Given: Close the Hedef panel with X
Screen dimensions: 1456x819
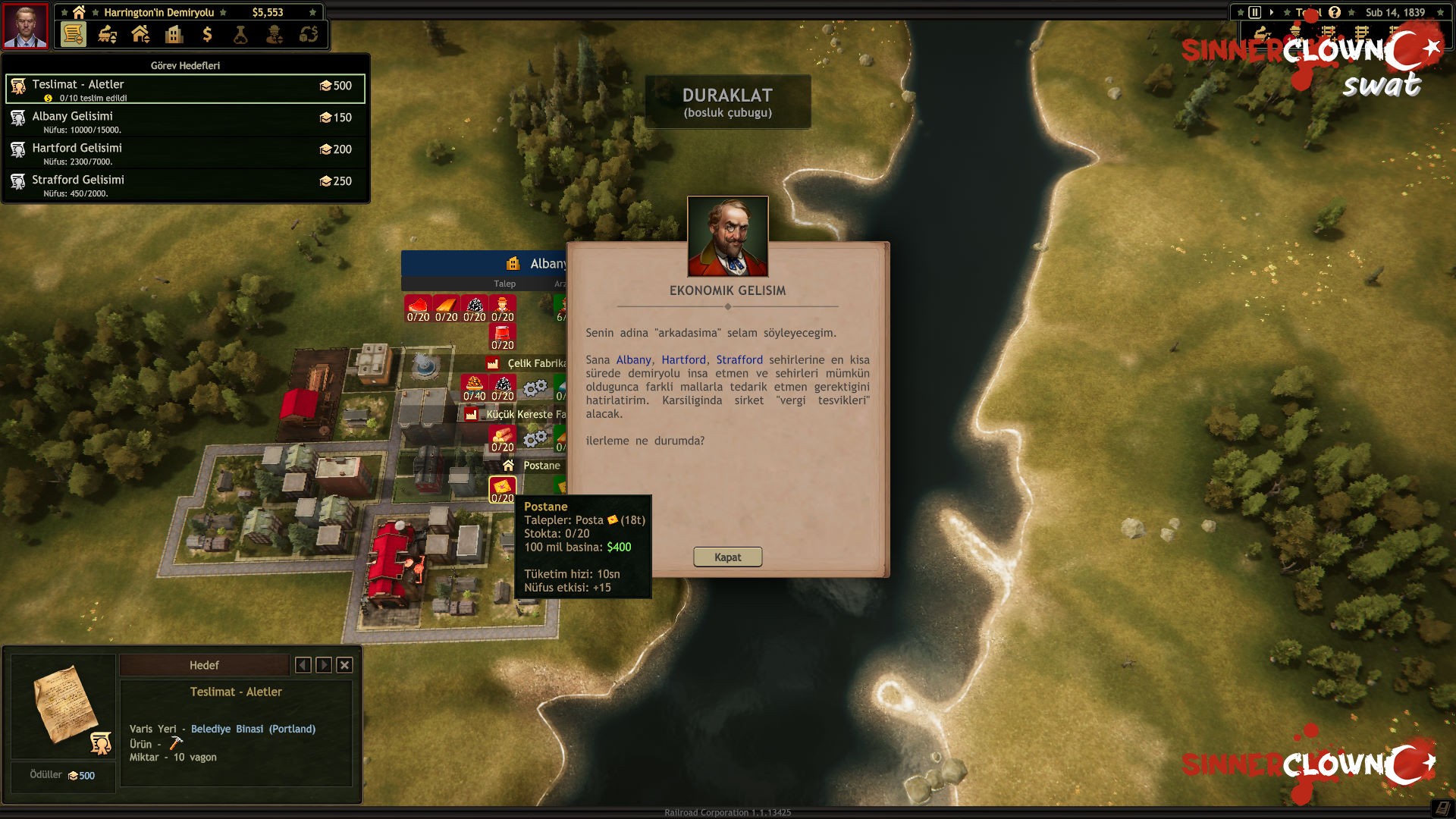Looking at the screenshot, I should (344, 665).
